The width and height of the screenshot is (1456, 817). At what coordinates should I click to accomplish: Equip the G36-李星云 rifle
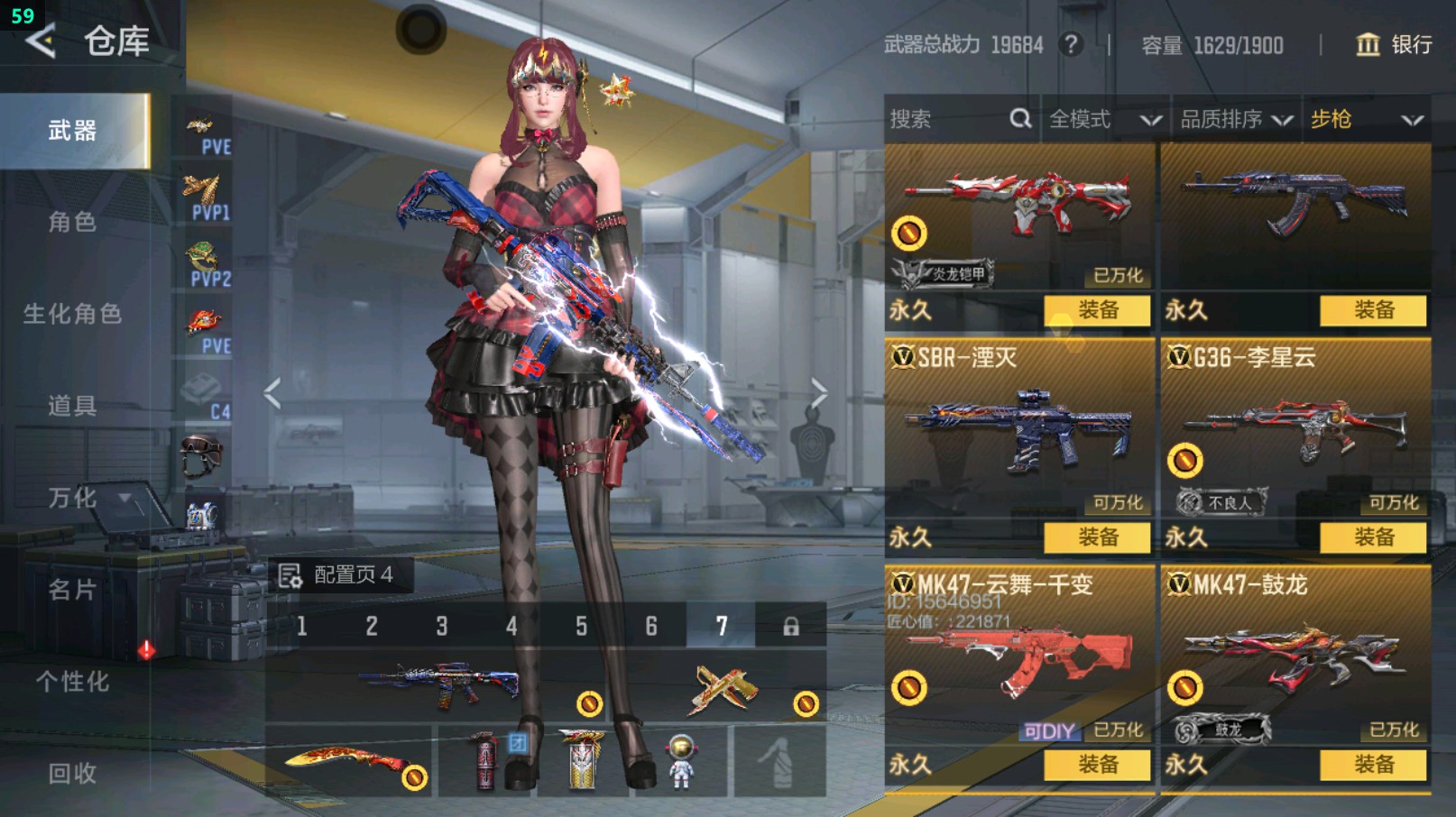[1373, 537]
